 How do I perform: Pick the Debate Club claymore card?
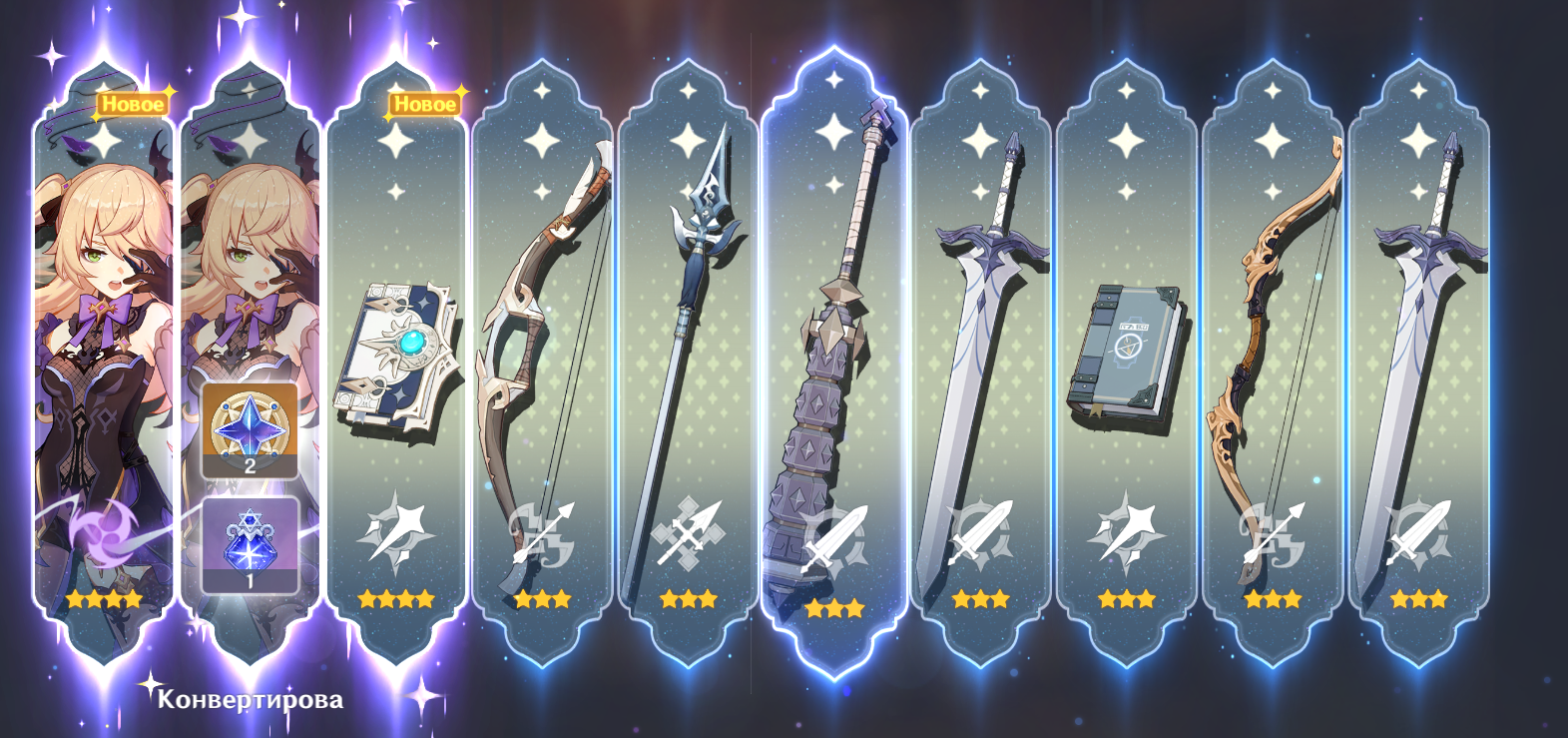(x=834, y=360)
